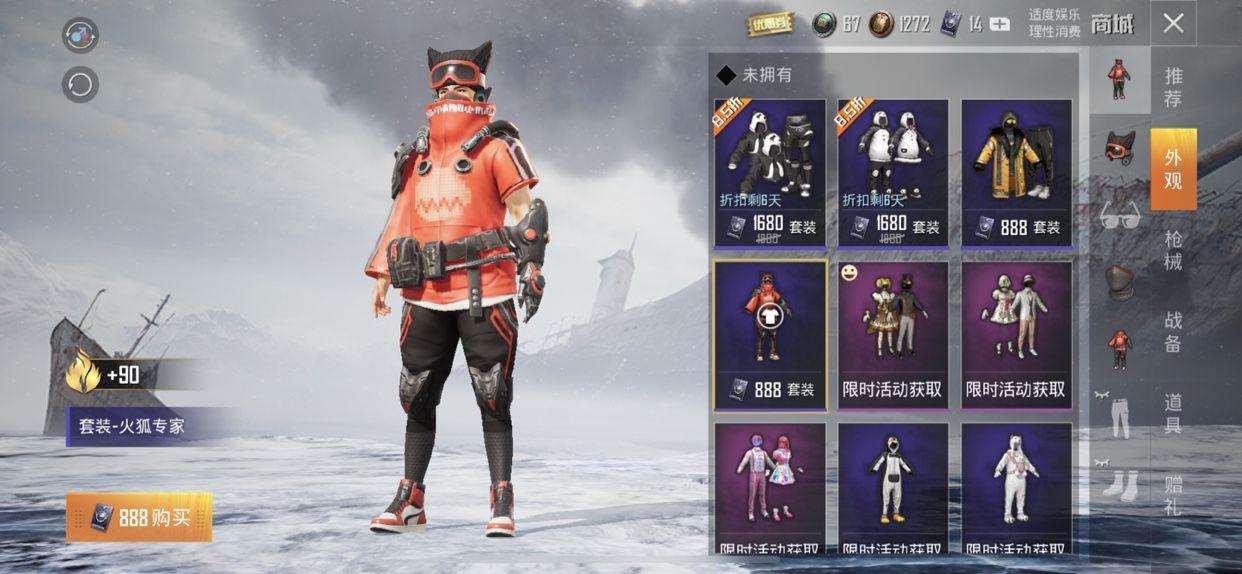The image size is (1242, 574).
Task: Click the circular rotate-reset icon
Action: coord(80,84)
